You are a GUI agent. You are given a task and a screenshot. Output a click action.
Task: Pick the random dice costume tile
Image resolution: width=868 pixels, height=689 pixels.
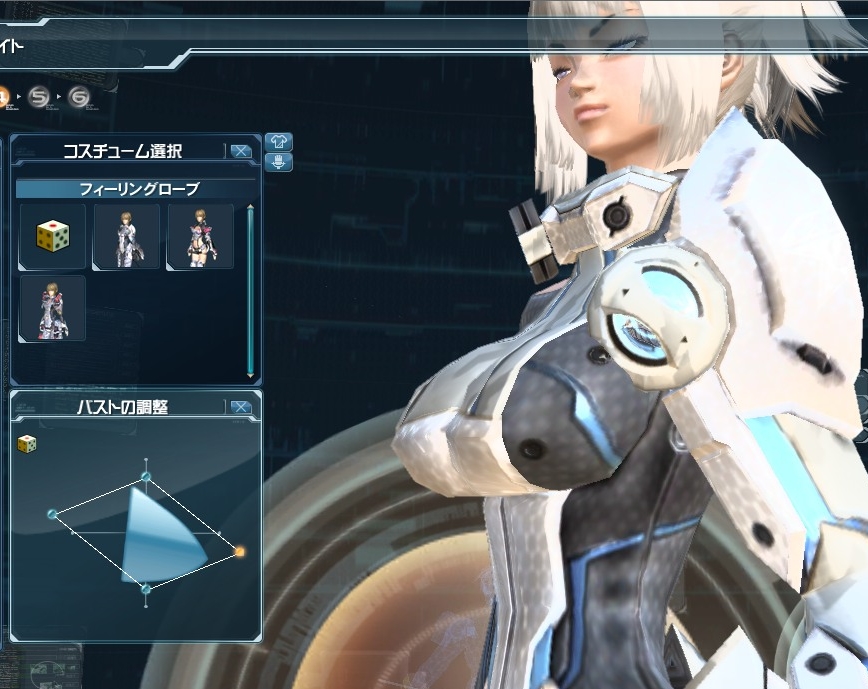coord(52,236)
